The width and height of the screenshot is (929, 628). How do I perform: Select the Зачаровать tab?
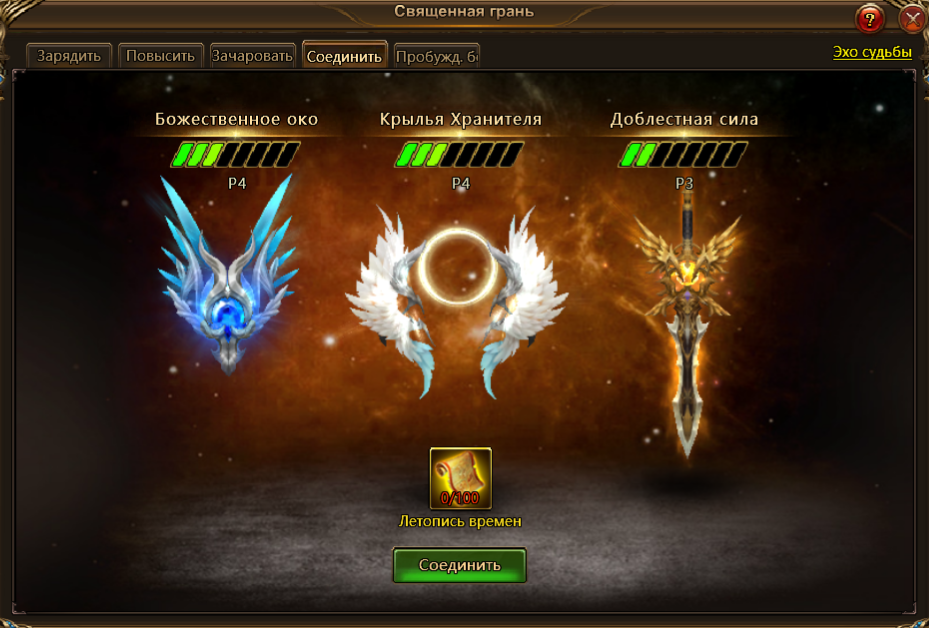[252, 56]
